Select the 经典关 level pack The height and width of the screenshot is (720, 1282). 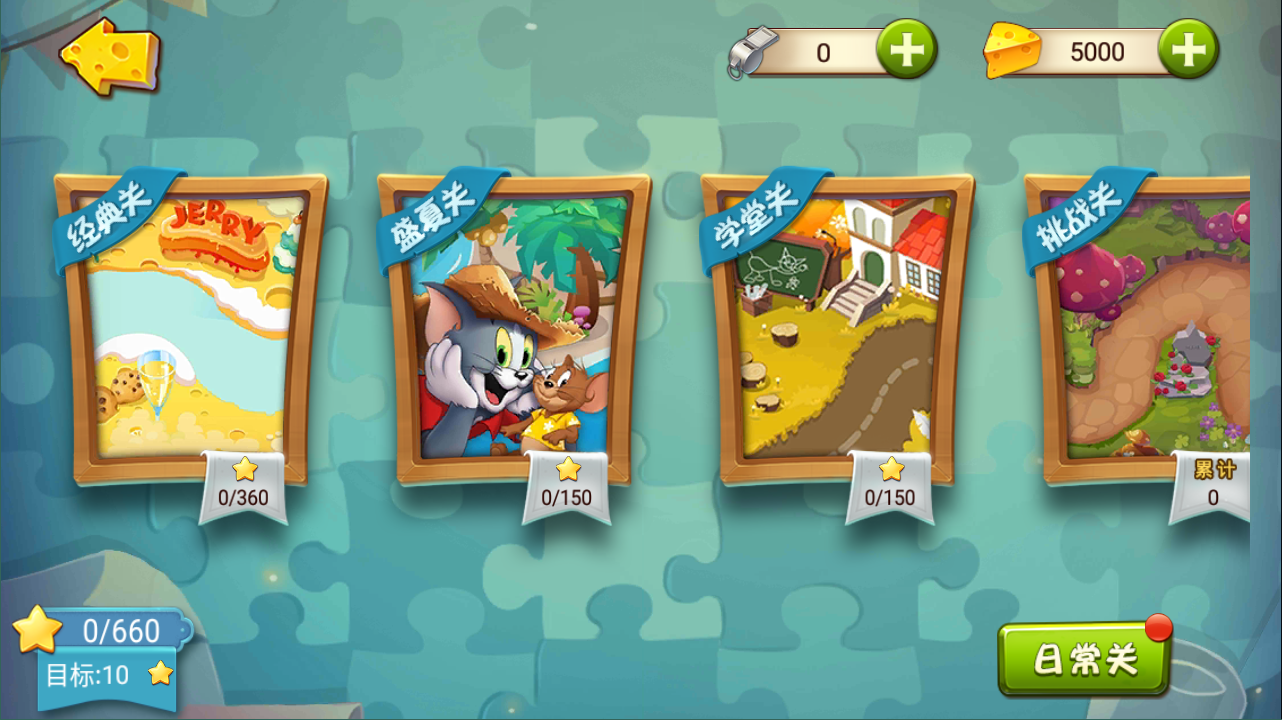click(x=190, y=330)
